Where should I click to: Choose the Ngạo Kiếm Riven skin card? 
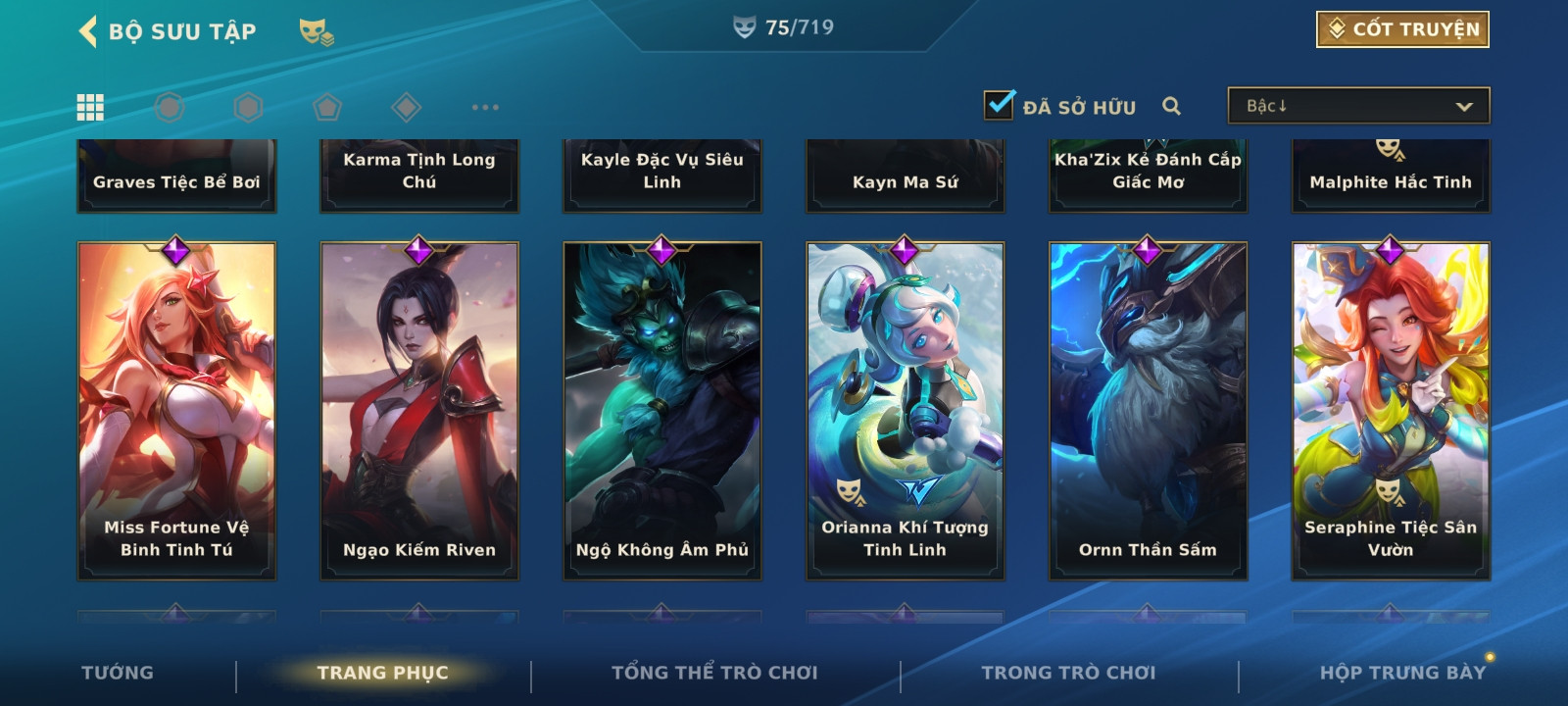tap(419, 410)
